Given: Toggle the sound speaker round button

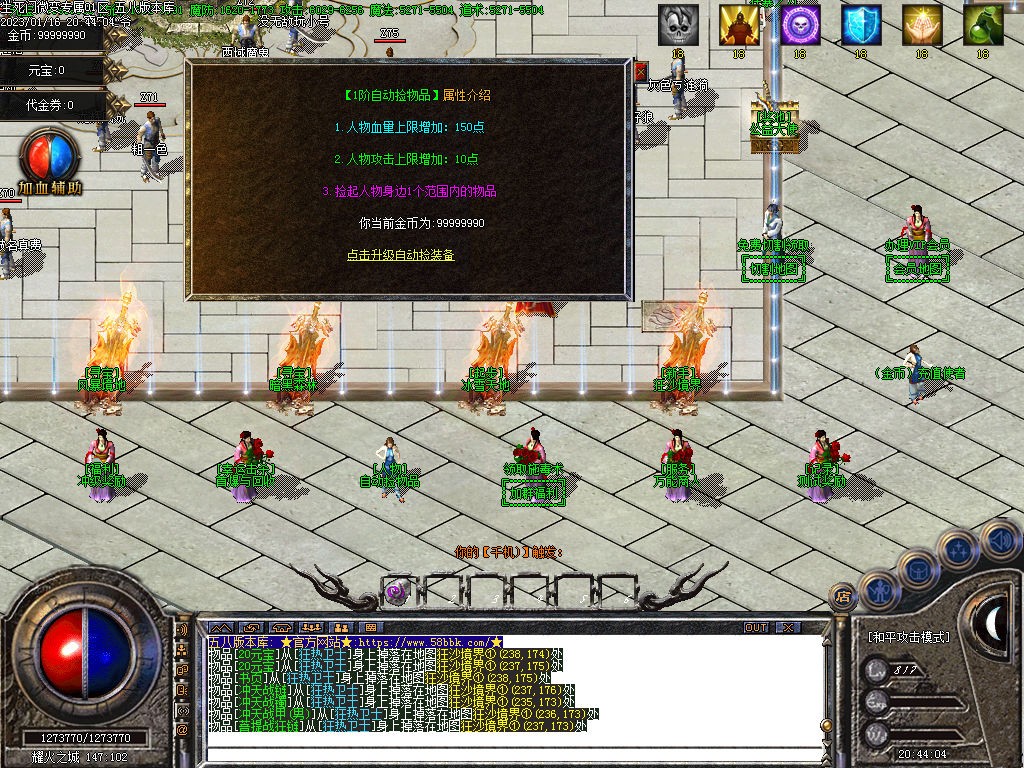Looking at the screenshot, I should pyautogui.click(x=1000, y=541).
